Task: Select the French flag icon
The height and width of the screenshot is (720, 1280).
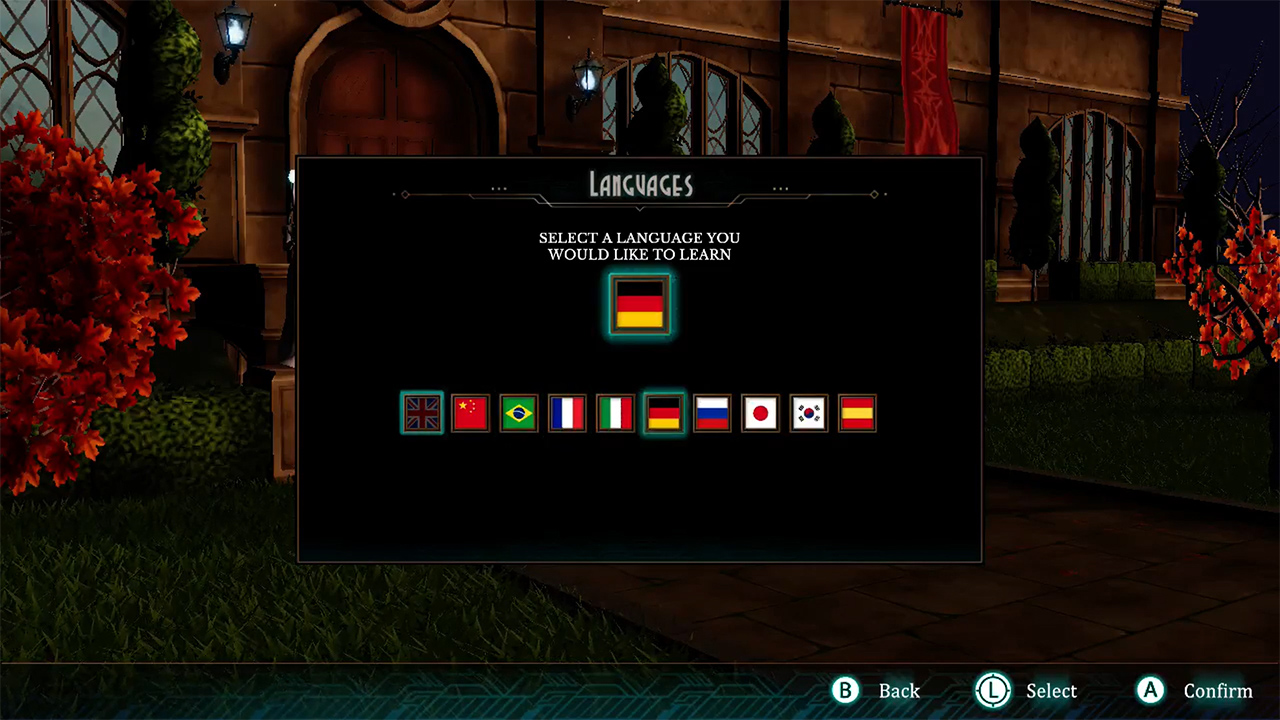Action: point(567,413)
